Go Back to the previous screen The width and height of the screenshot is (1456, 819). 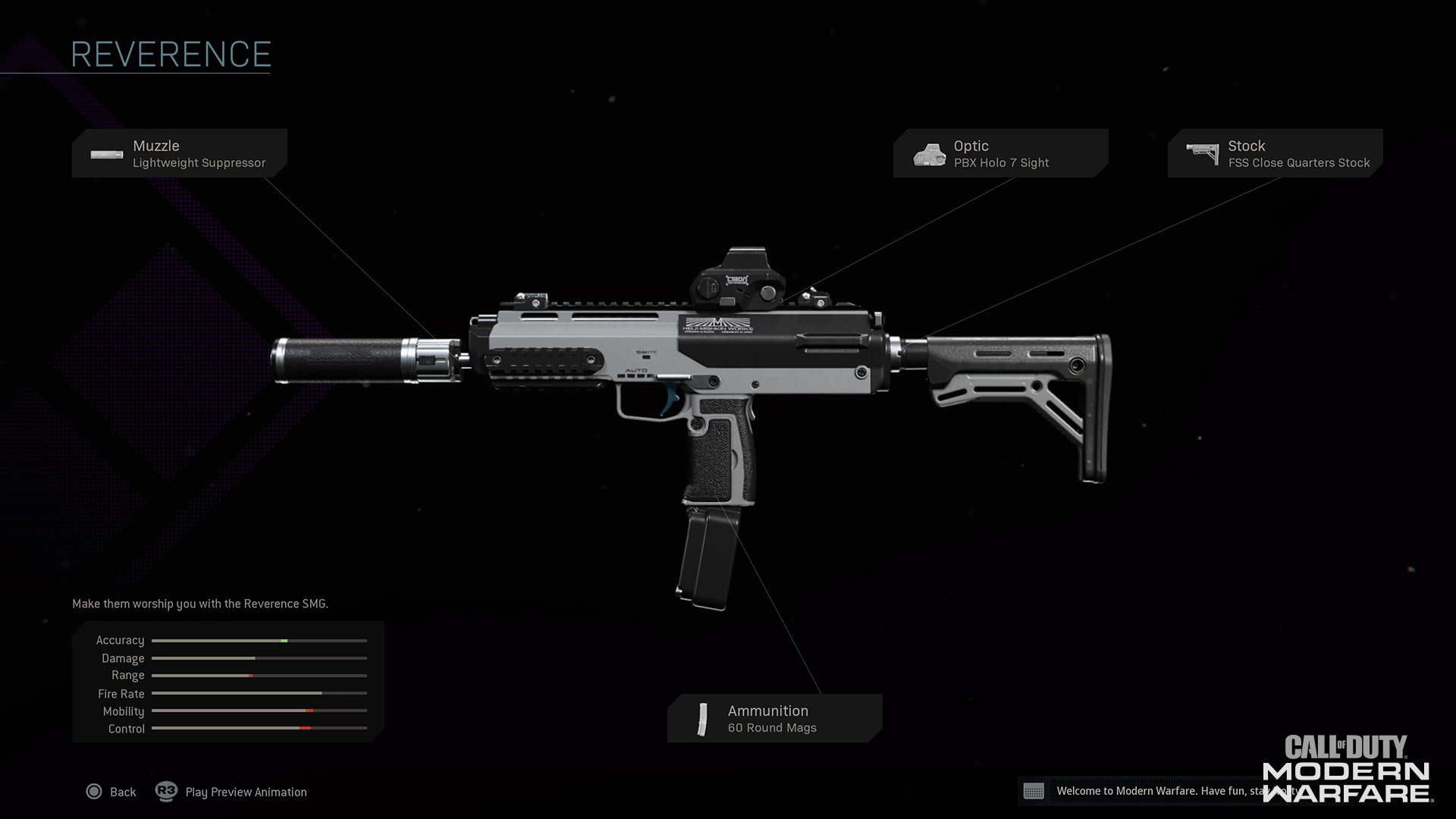111,792
